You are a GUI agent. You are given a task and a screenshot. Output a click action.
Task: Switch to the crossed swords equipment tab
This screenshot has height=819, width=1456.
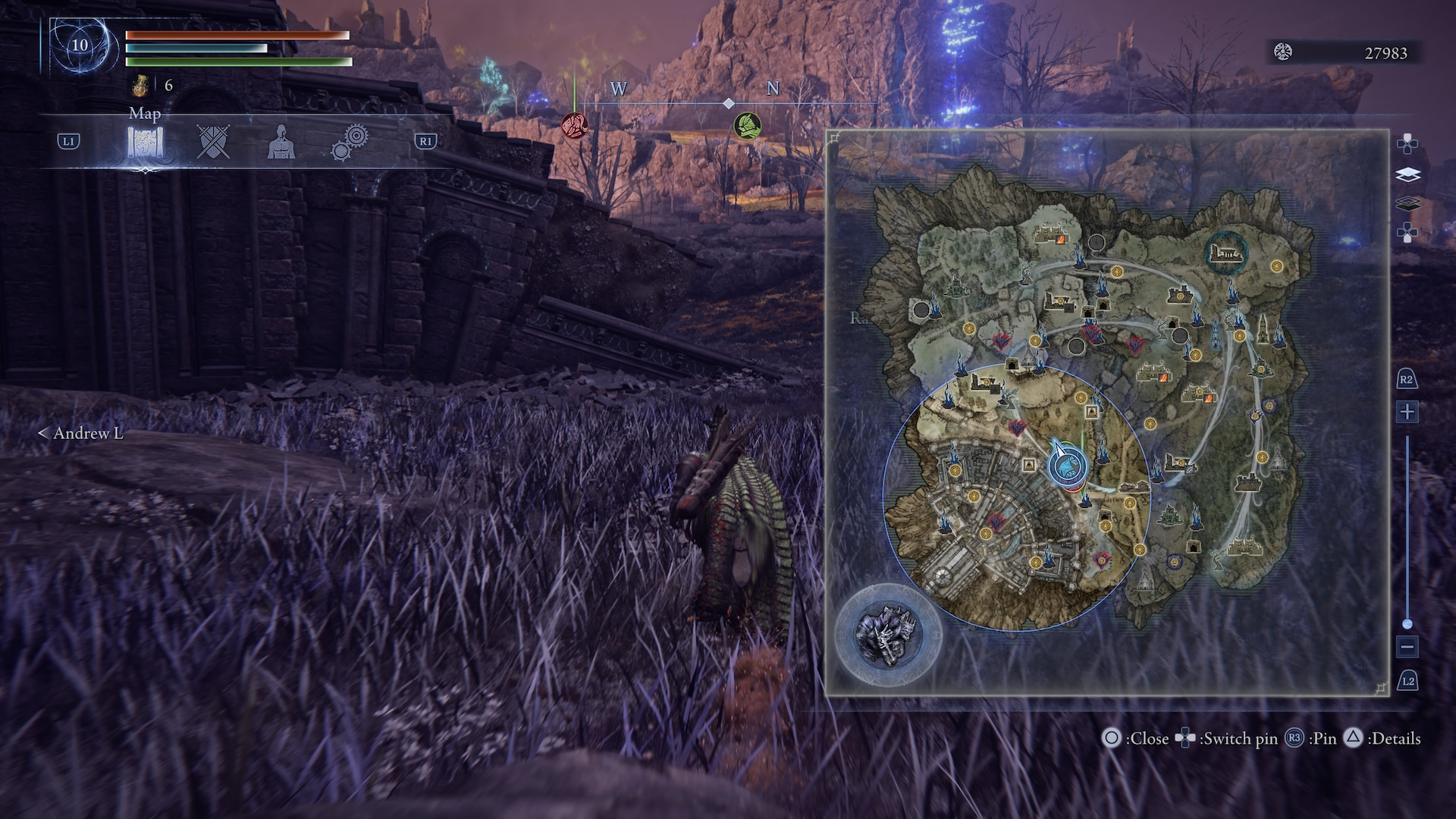[x=213, y=142]
